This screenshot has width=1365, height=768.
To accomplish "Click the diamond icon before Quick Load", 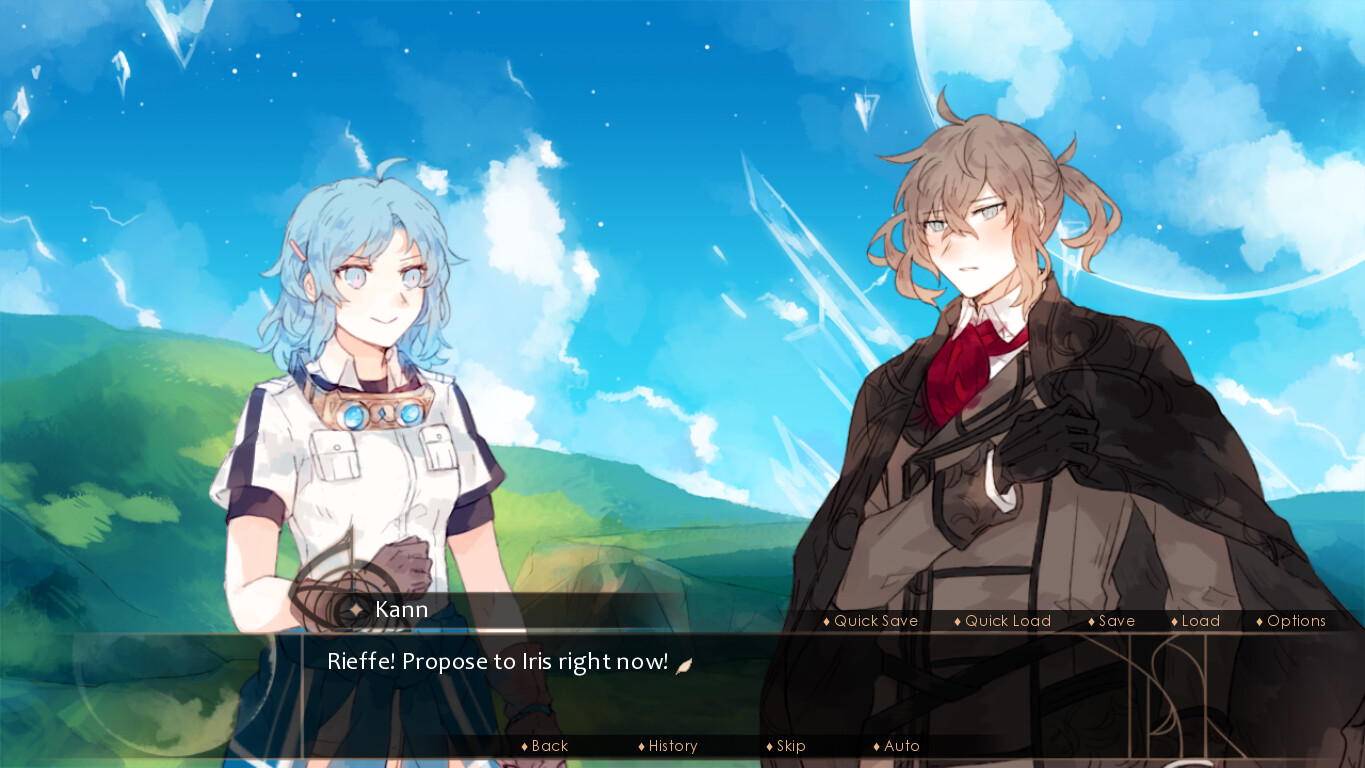I will [957, 621].
